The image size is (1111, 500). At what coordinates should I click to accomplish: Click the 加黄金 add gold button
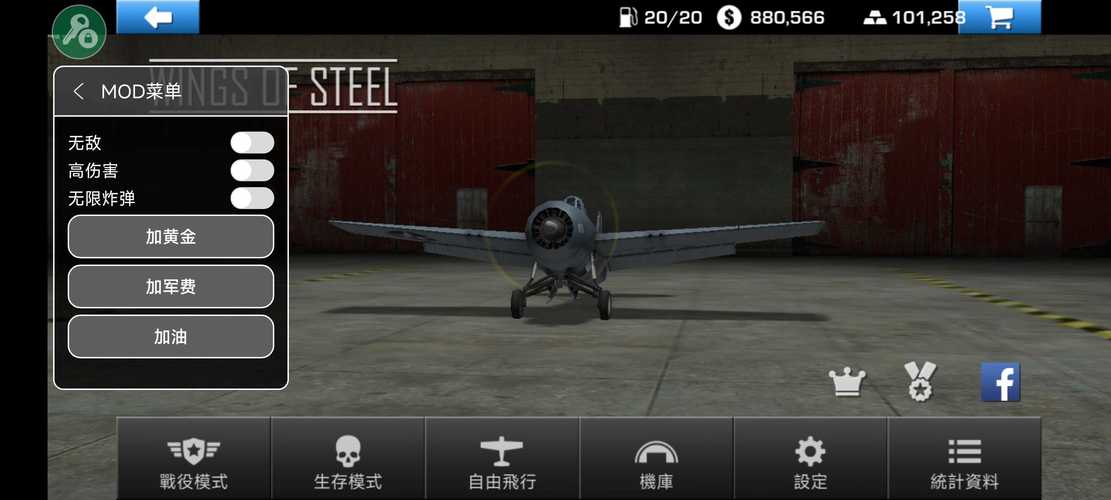point(170,237)
